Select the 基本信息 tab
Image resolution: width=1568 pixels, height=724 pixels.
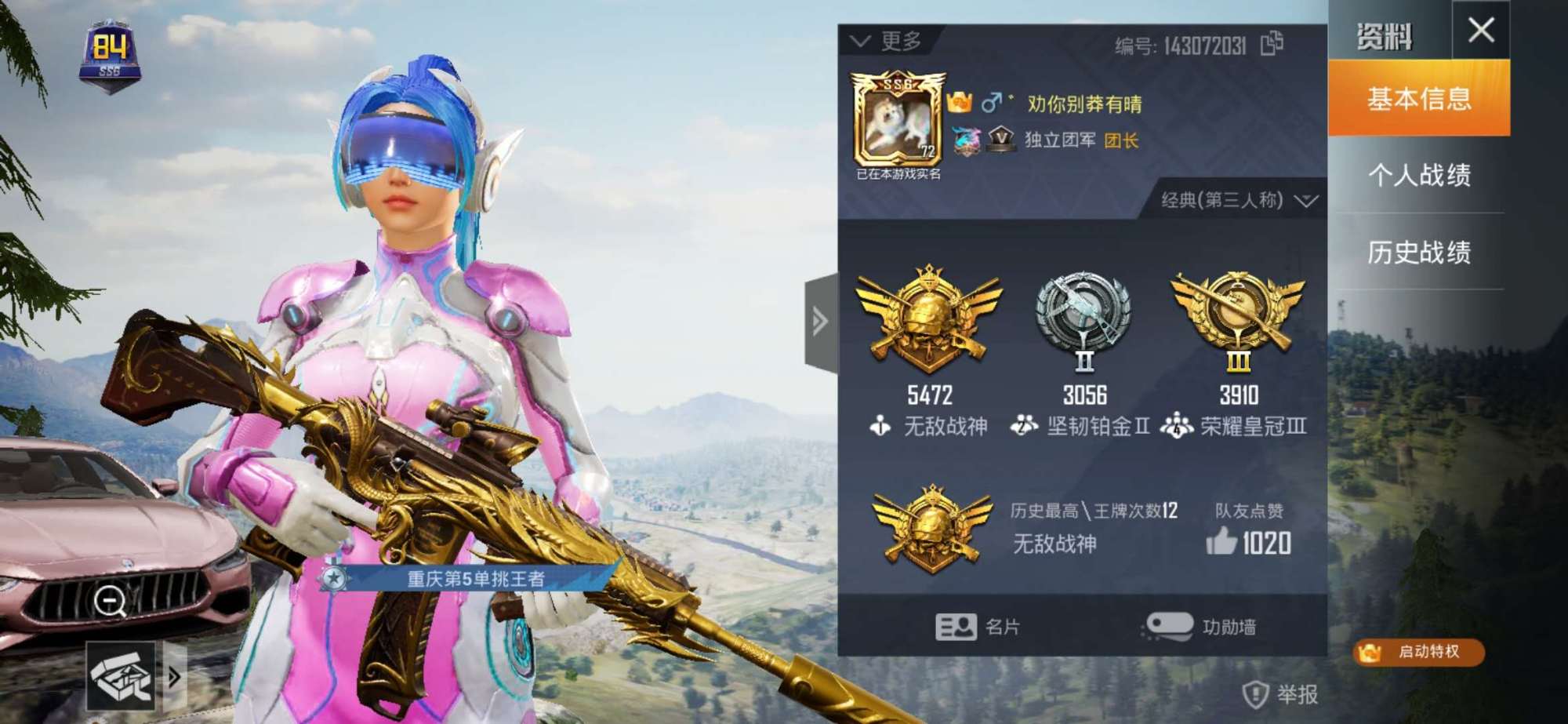(x=1419, y=100)
